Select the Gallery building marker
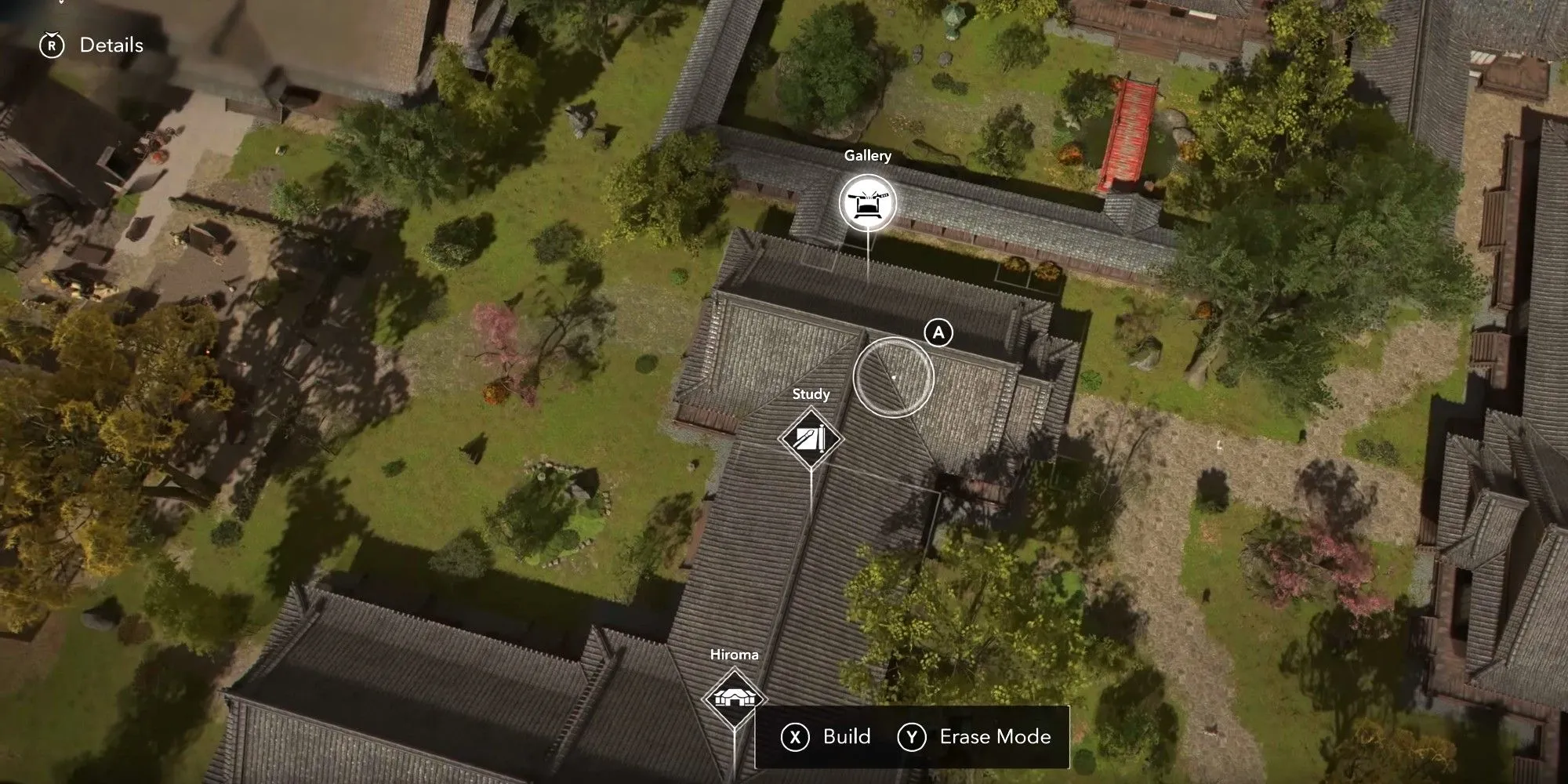This screenshot has height=784, width=1568. tap(867, 203)
